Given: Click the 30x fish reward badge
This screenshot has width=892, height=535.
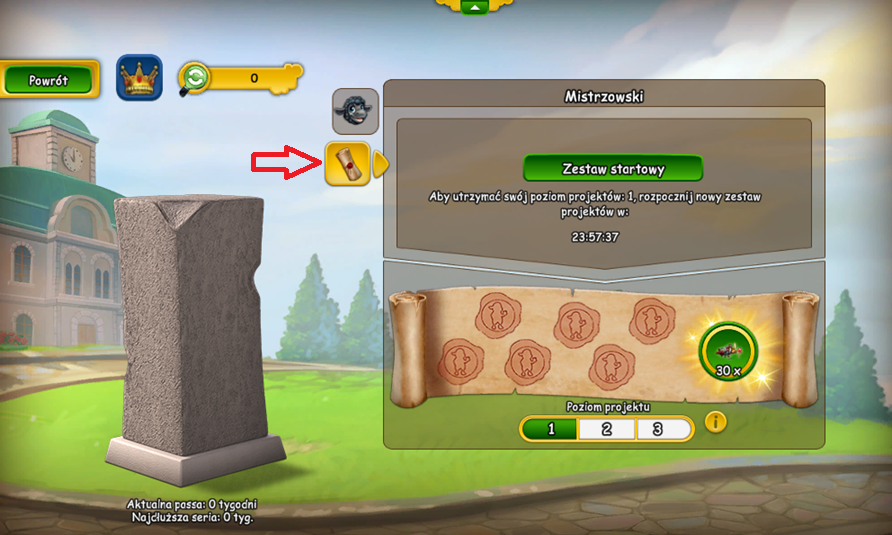Looking at the screenshot, I should (x=728, y=352).
